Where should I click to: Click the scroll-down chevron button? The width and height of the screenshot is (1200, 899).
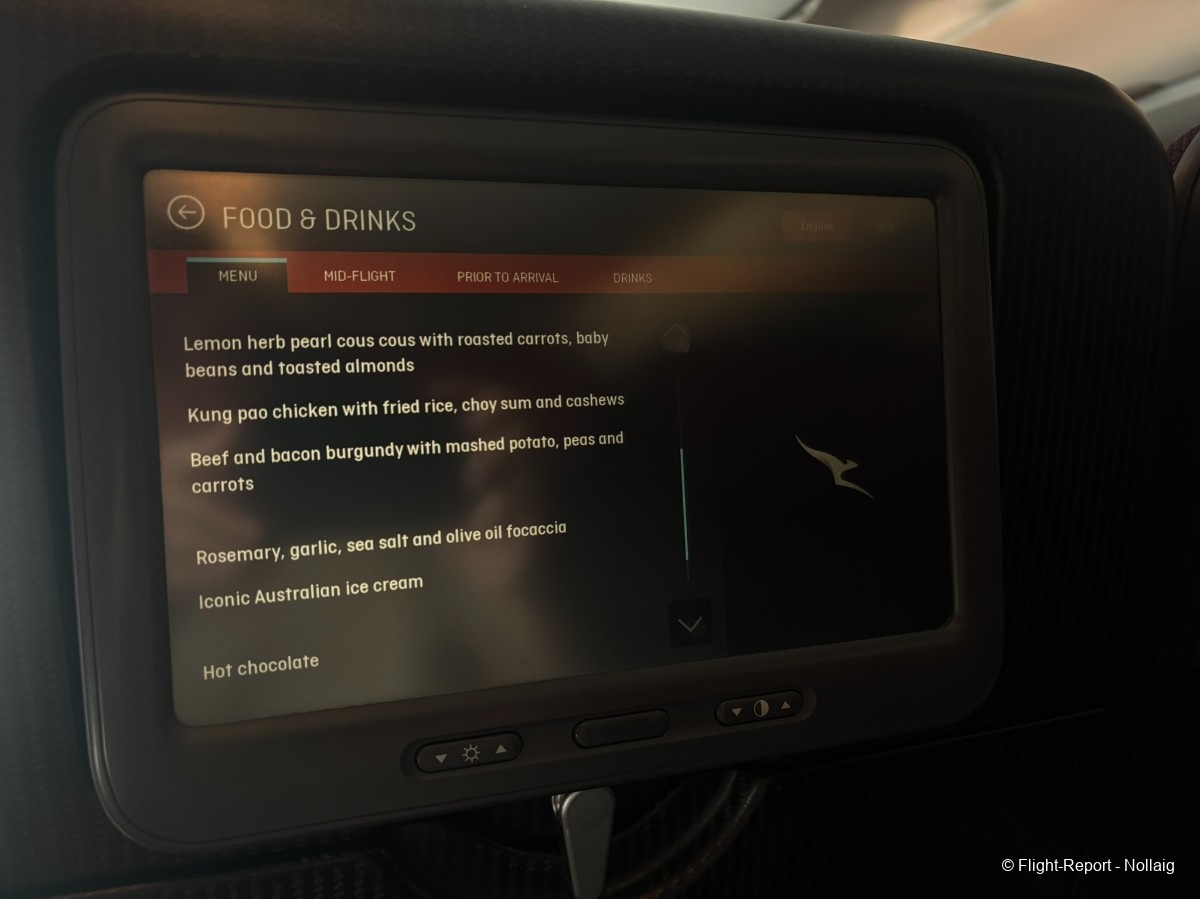click(690, 624)
